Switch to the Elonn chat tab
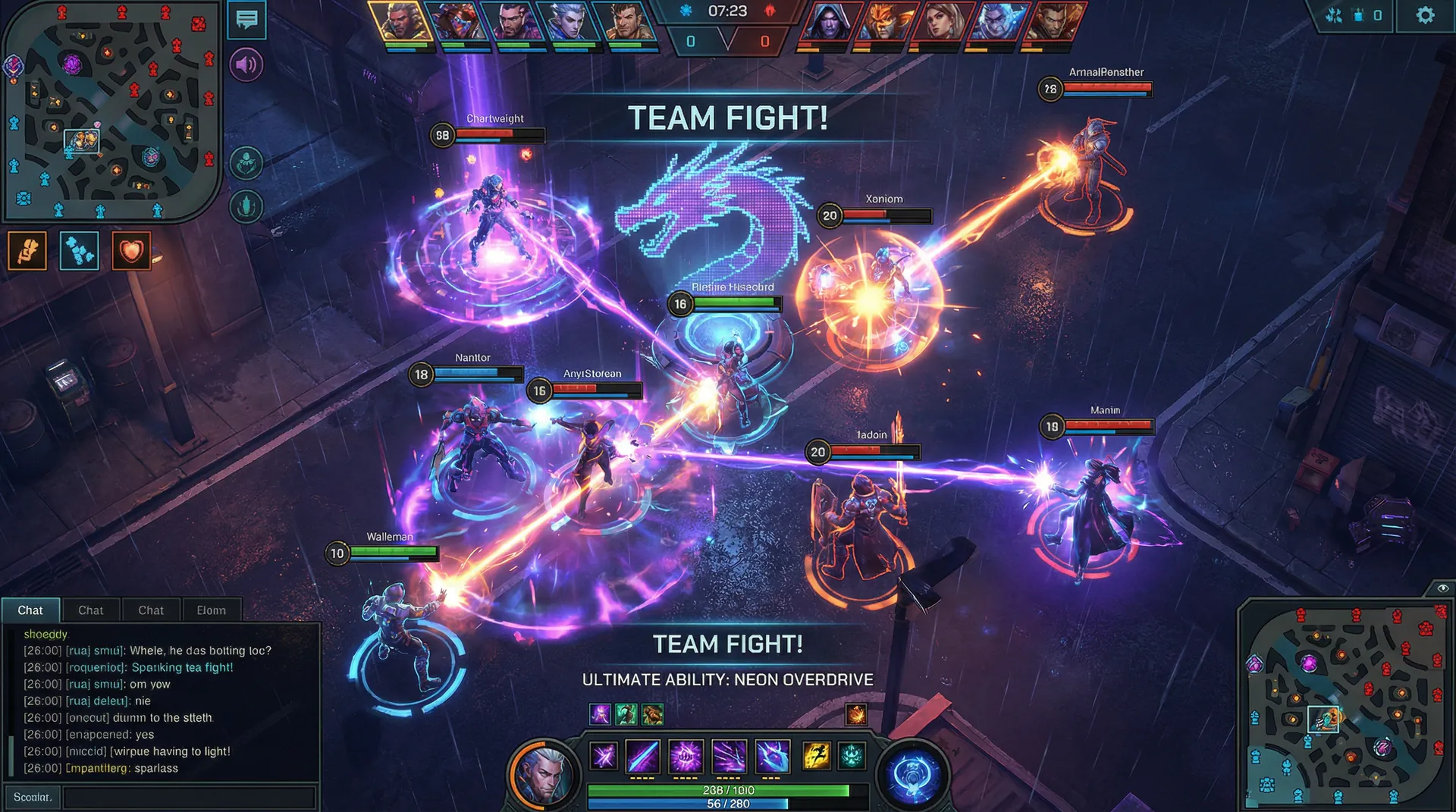The width and height of the screenshot is (1456, 812). click(211, 610)
